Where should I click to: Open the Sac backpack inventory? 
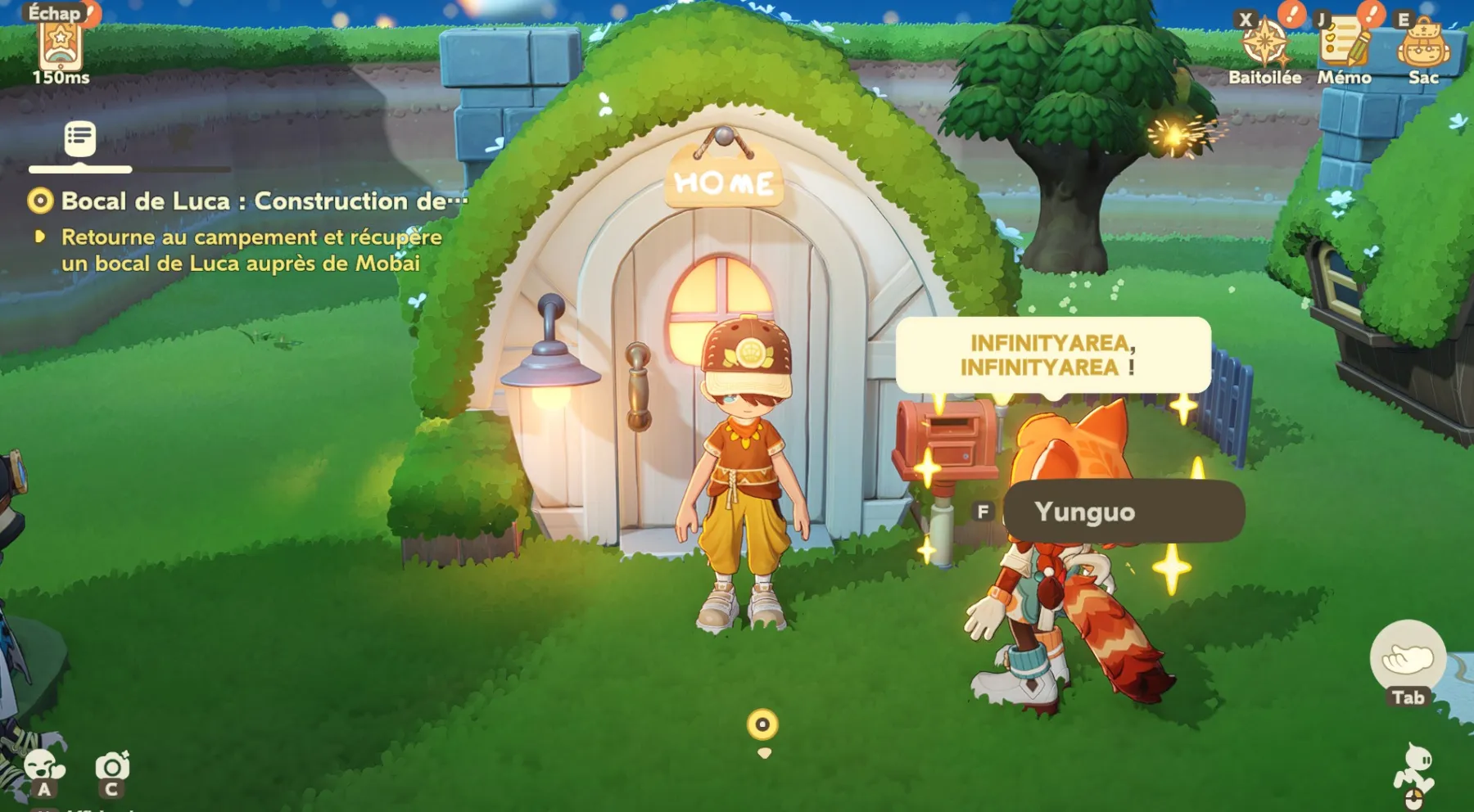[x=1423, y=45]
